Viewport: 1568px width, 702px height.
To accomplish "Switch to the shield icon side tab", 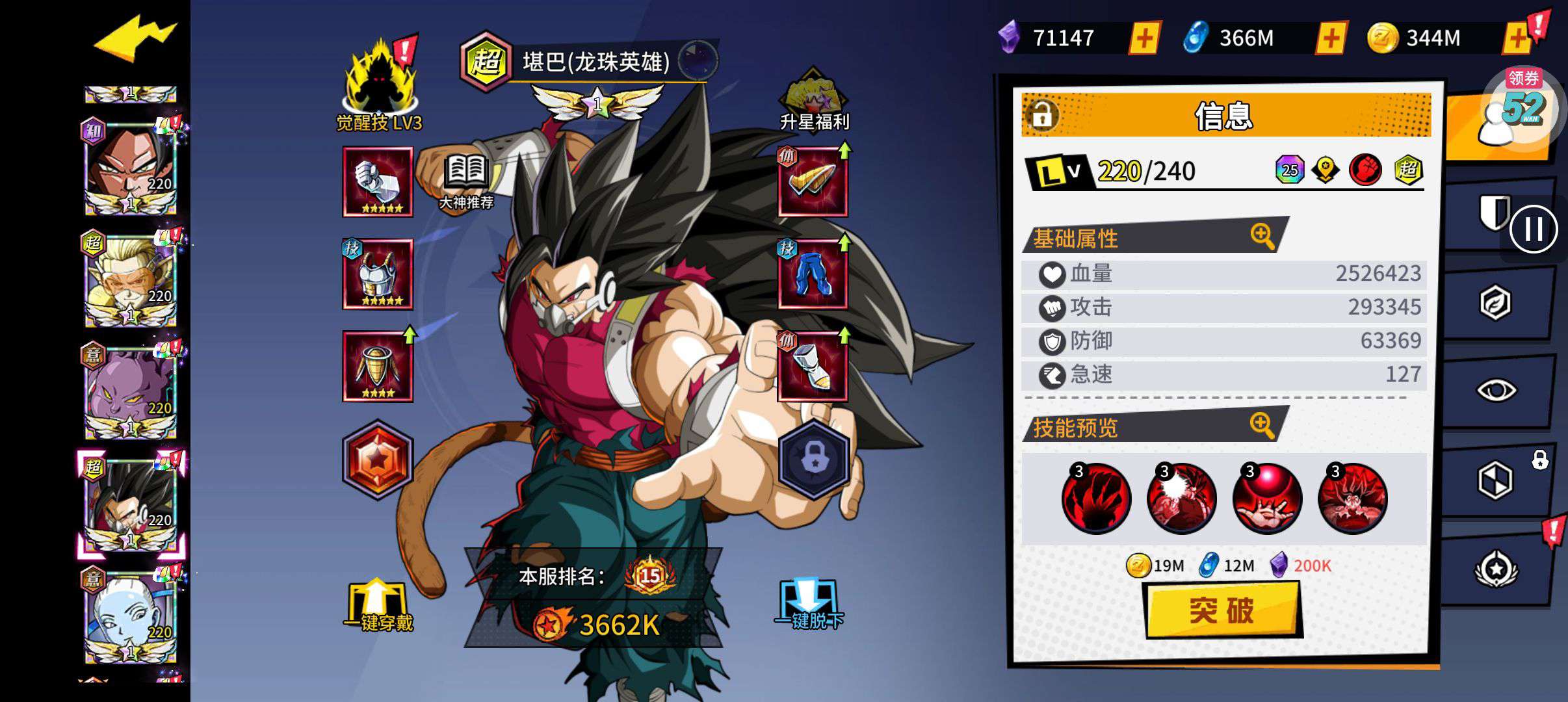I will point(1493,213).
